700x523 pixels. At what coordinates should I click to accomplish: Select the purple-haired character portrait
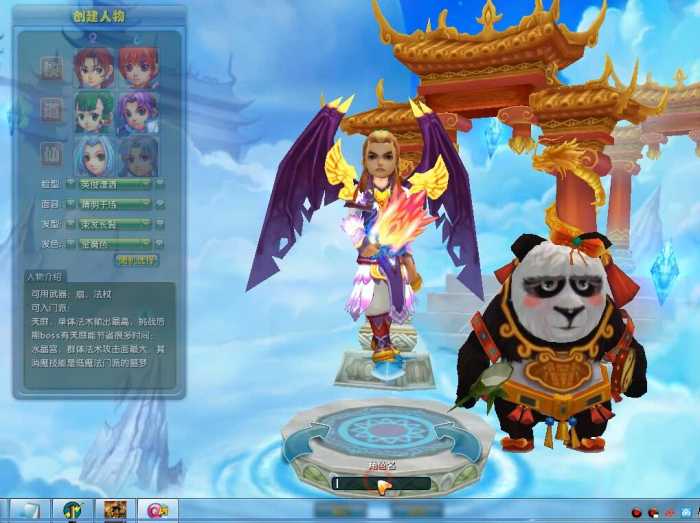pyautogui.click(x=138, y=111)
